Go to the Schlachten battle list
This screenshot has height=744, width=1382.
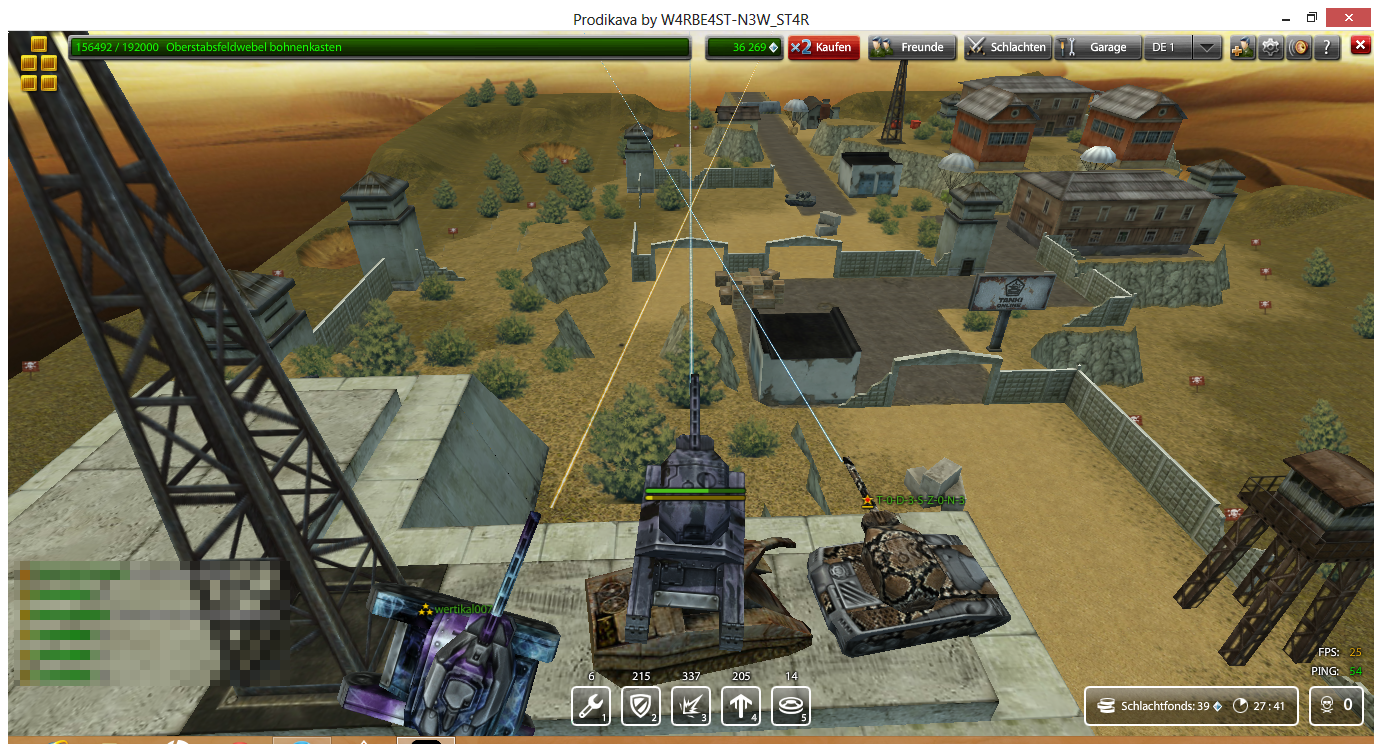coord(1007,47)
